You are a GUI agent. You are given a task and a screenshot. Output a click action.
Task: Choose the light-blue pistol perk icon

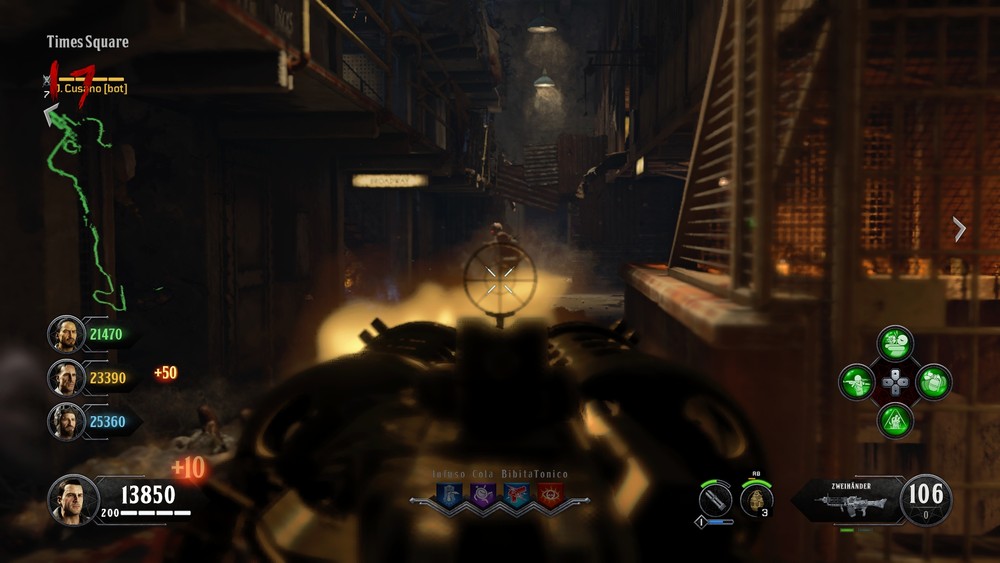pyautogui.click(x=516, y=493)
